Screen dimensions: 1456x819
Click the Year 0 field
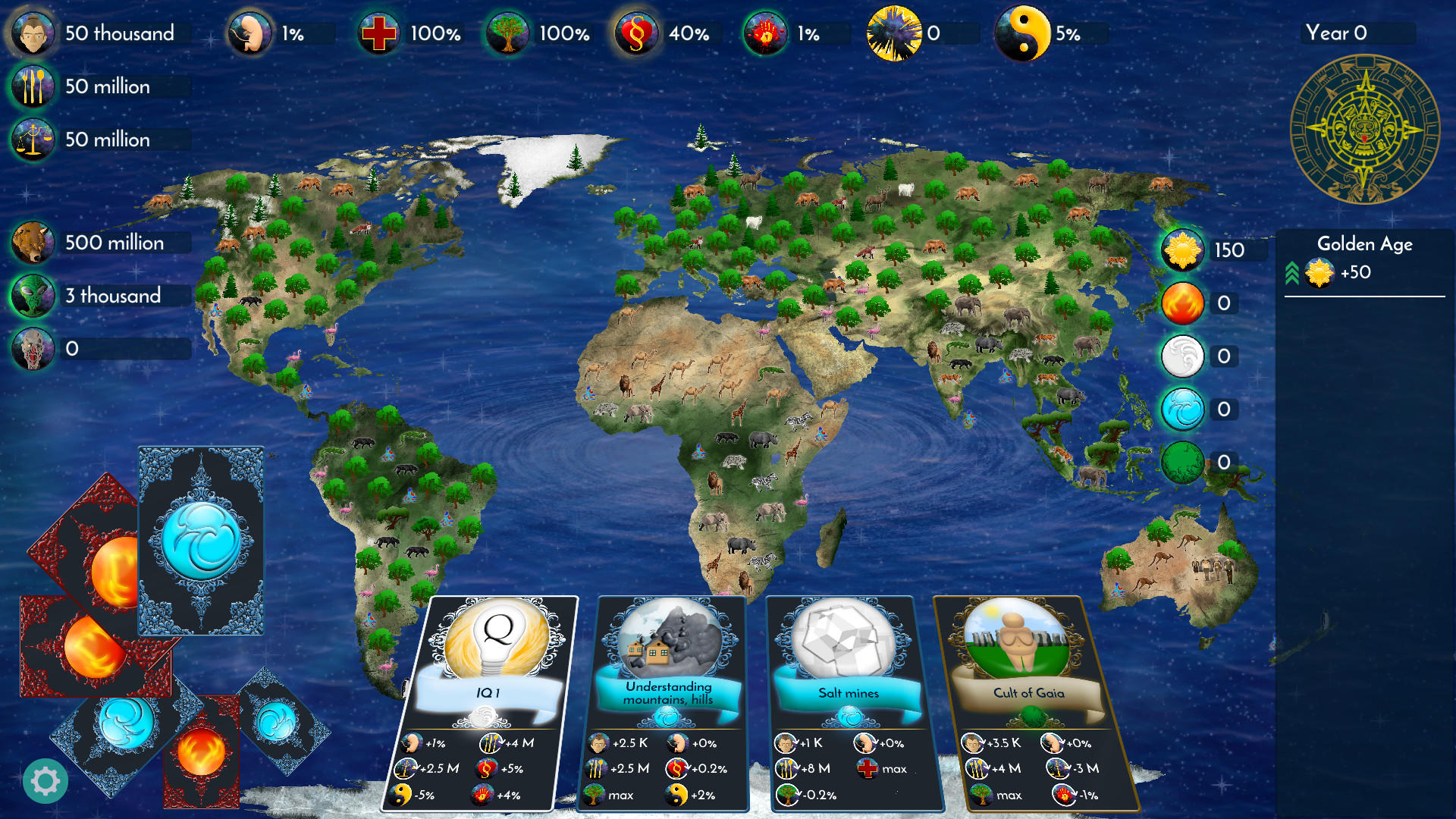[1357, 33]
